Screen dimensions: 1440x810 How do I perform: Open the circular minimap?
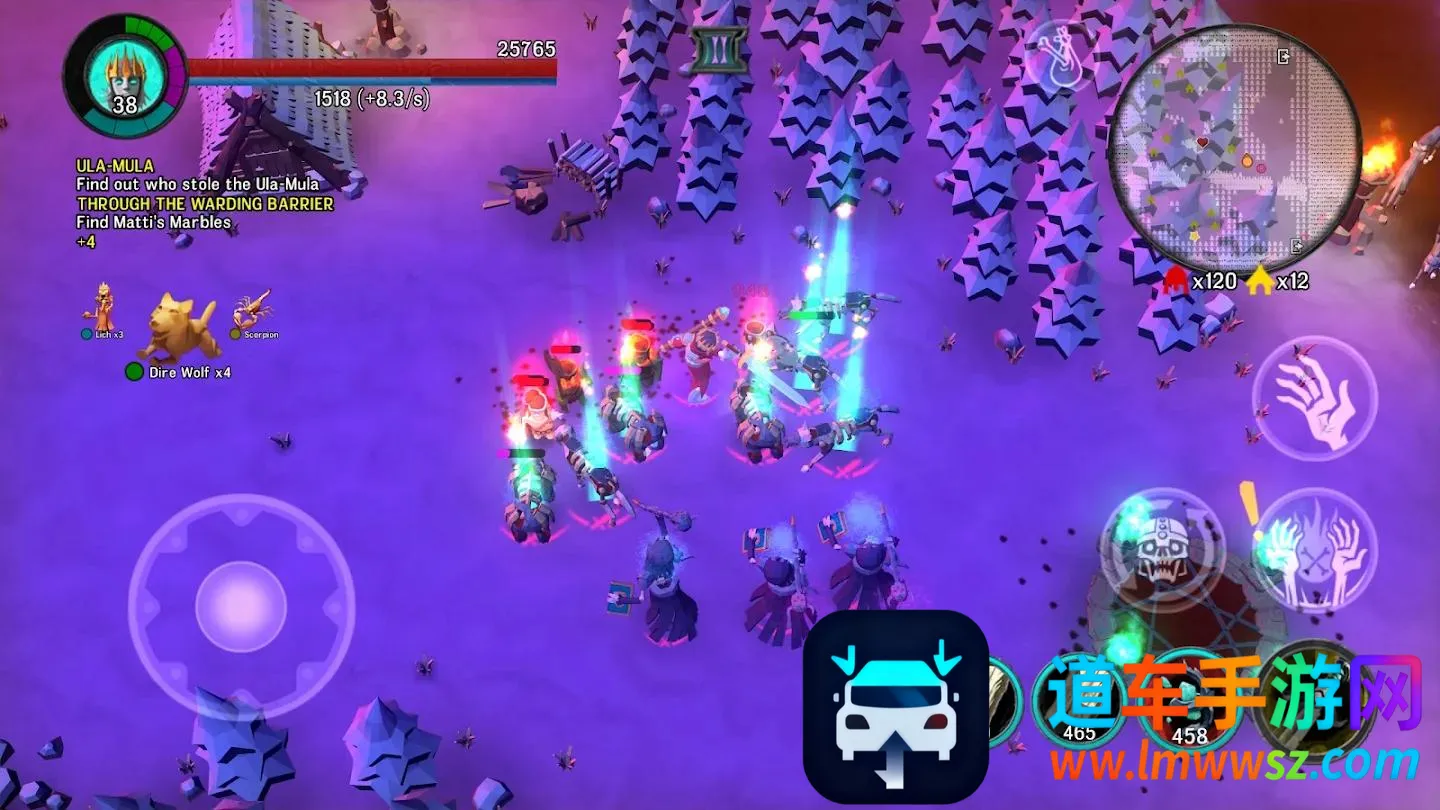click(x=1234, y=148)
